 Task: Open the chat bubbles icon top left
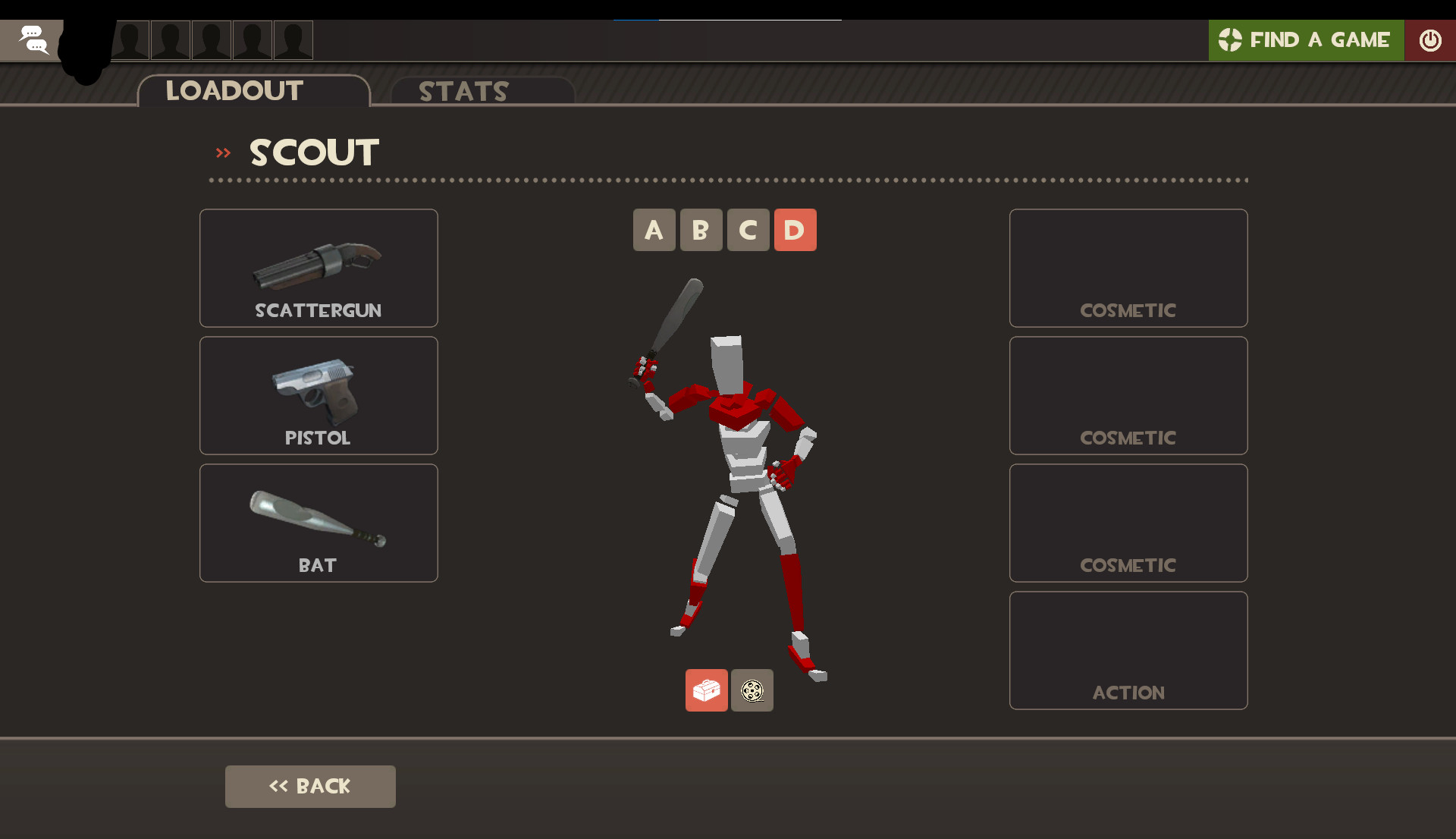(x=33, y=39)
